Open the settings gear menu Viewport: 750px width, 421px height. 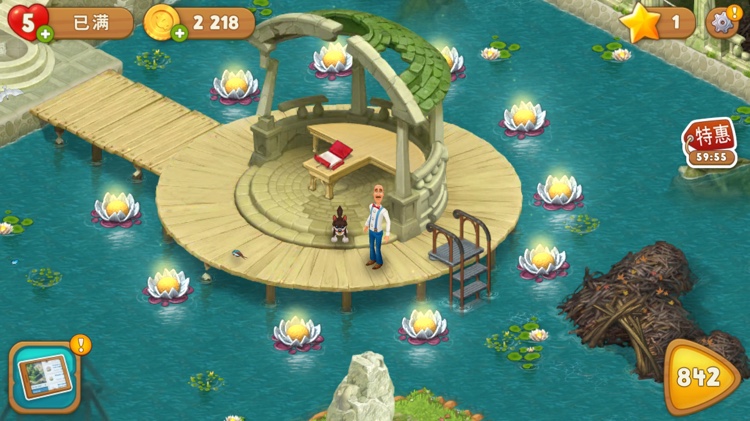pos(721,21)
